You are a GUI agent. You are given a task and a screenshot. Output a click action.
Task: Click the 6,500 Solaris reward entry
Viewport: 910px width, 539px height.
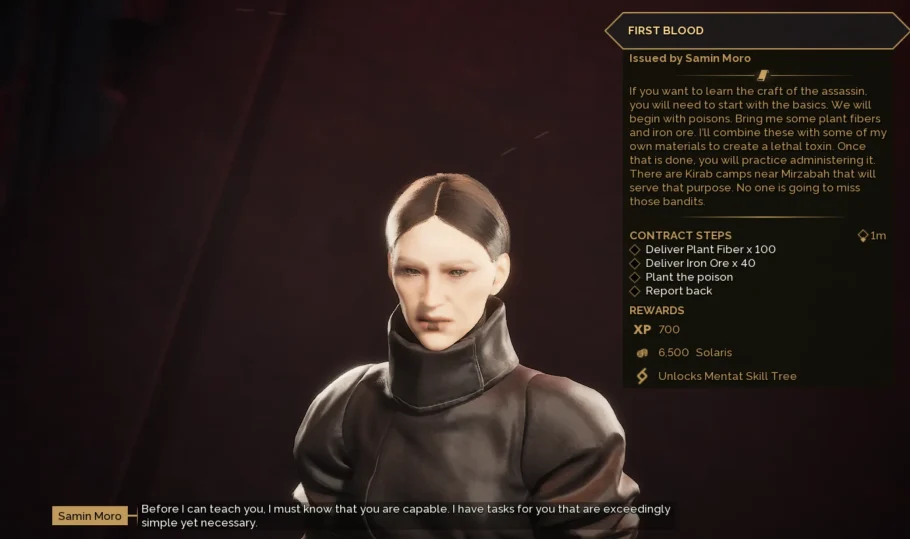694,352
